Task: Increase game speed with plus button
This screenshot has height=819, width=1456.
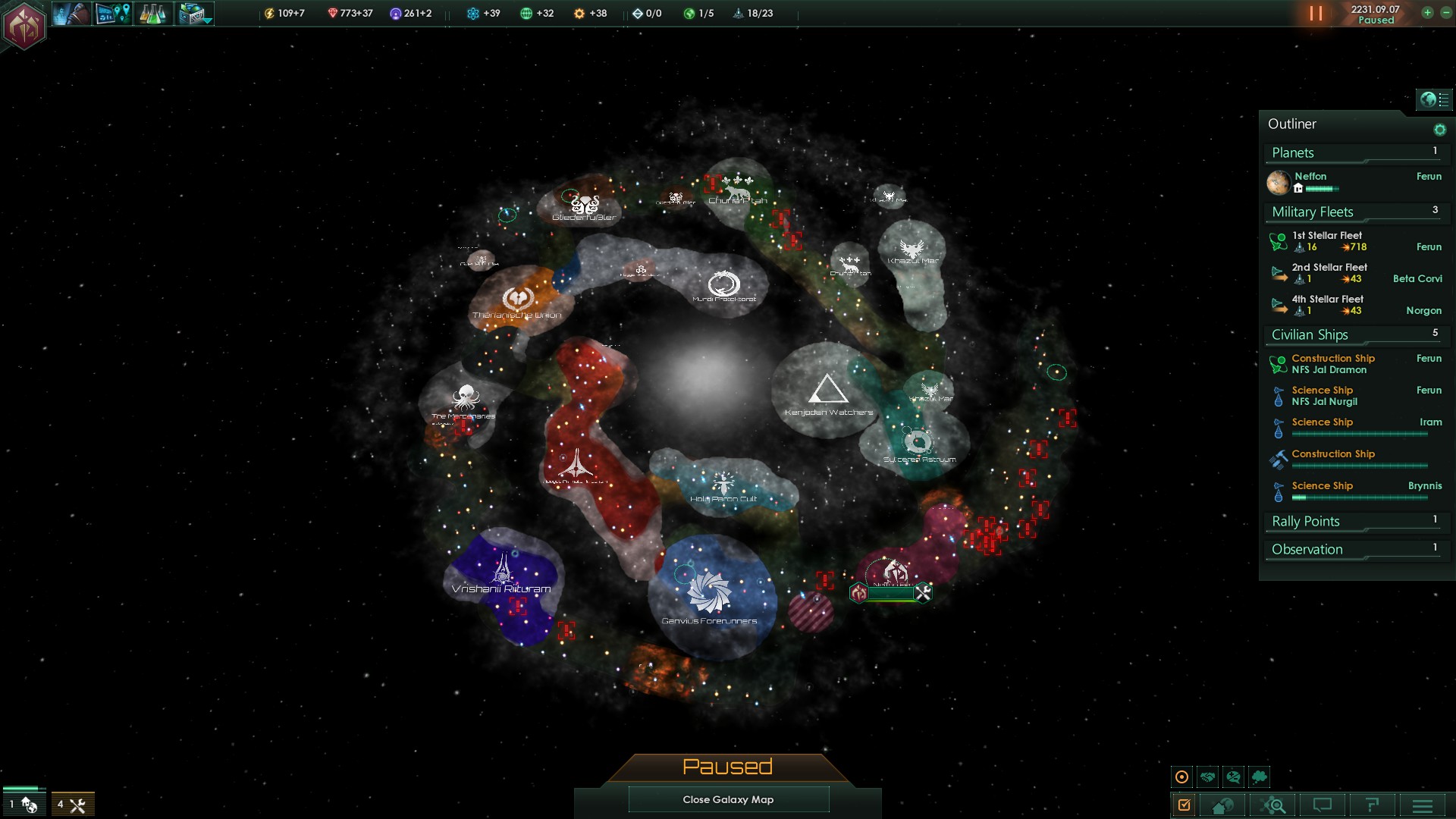Action: 1427,13
